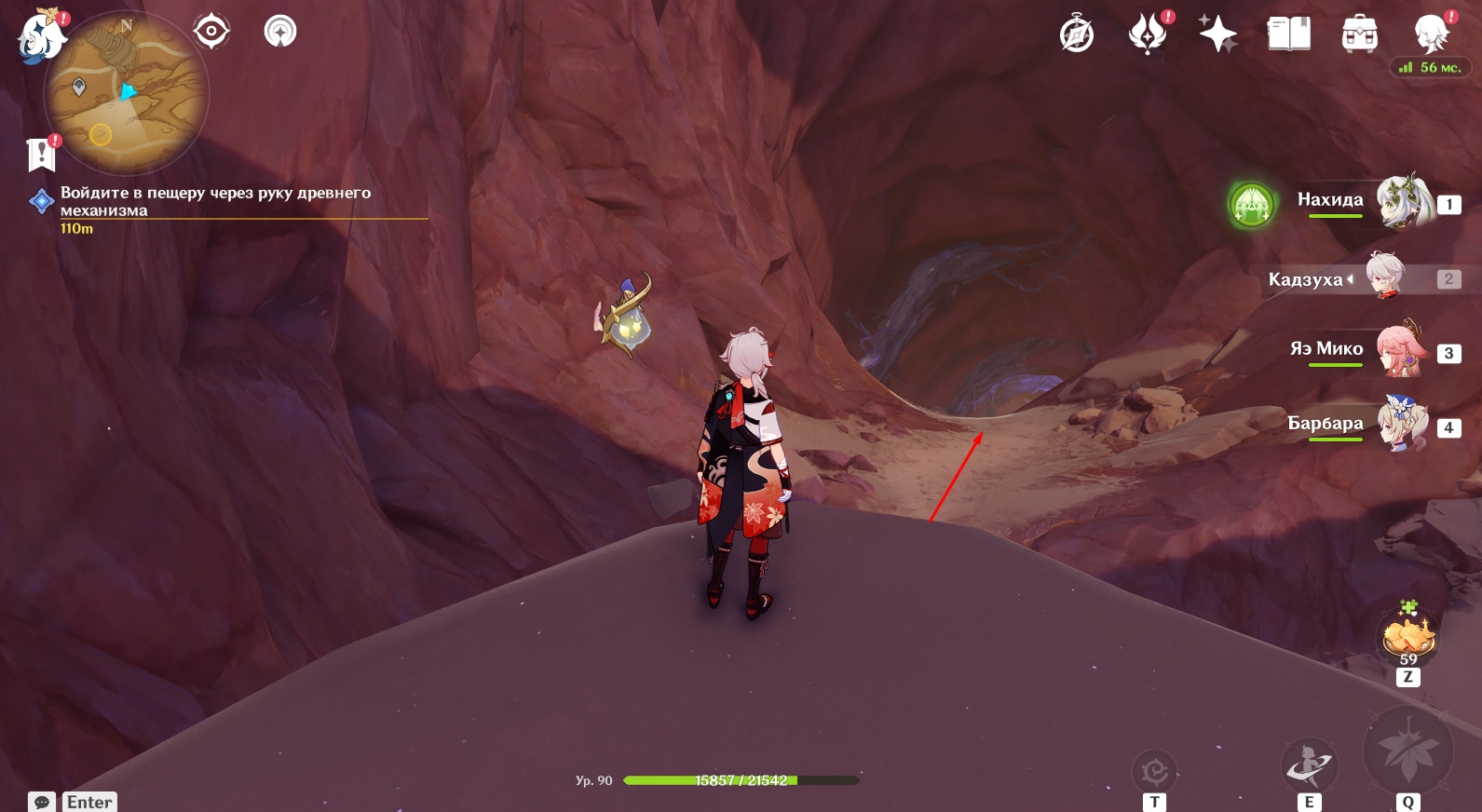Viewport: 1482px width, 812px height.
Task: Open the Wish star icon
Action: (1217, 35)
